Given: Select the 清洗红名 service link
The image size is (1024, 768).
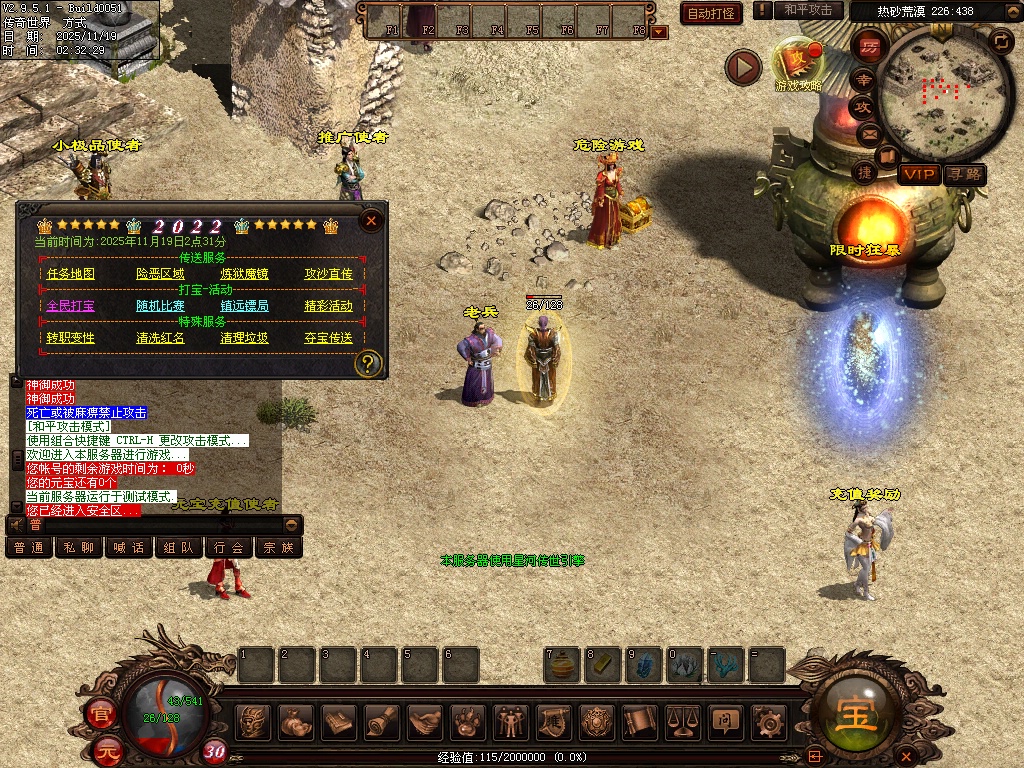Looking at the screenshot, I should pyautogui.click(x=160, y=338).
